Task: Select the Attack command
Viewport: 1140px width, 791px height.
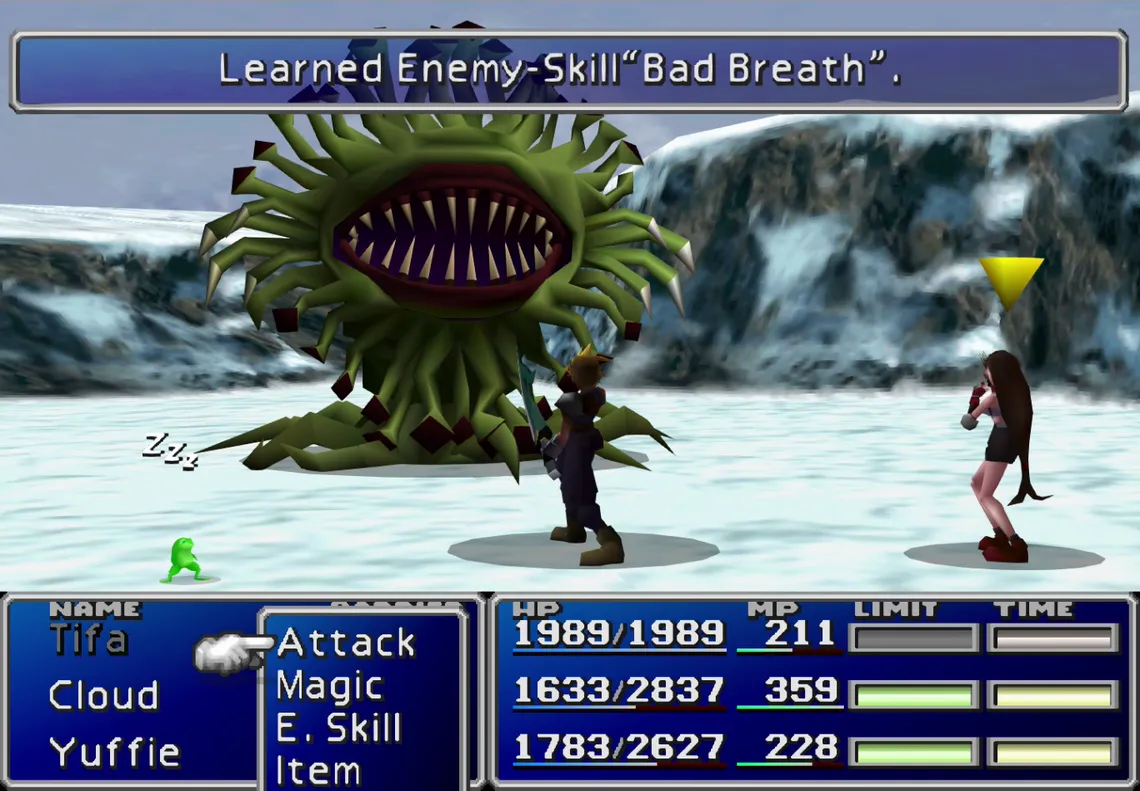Action: click(346, 643)
